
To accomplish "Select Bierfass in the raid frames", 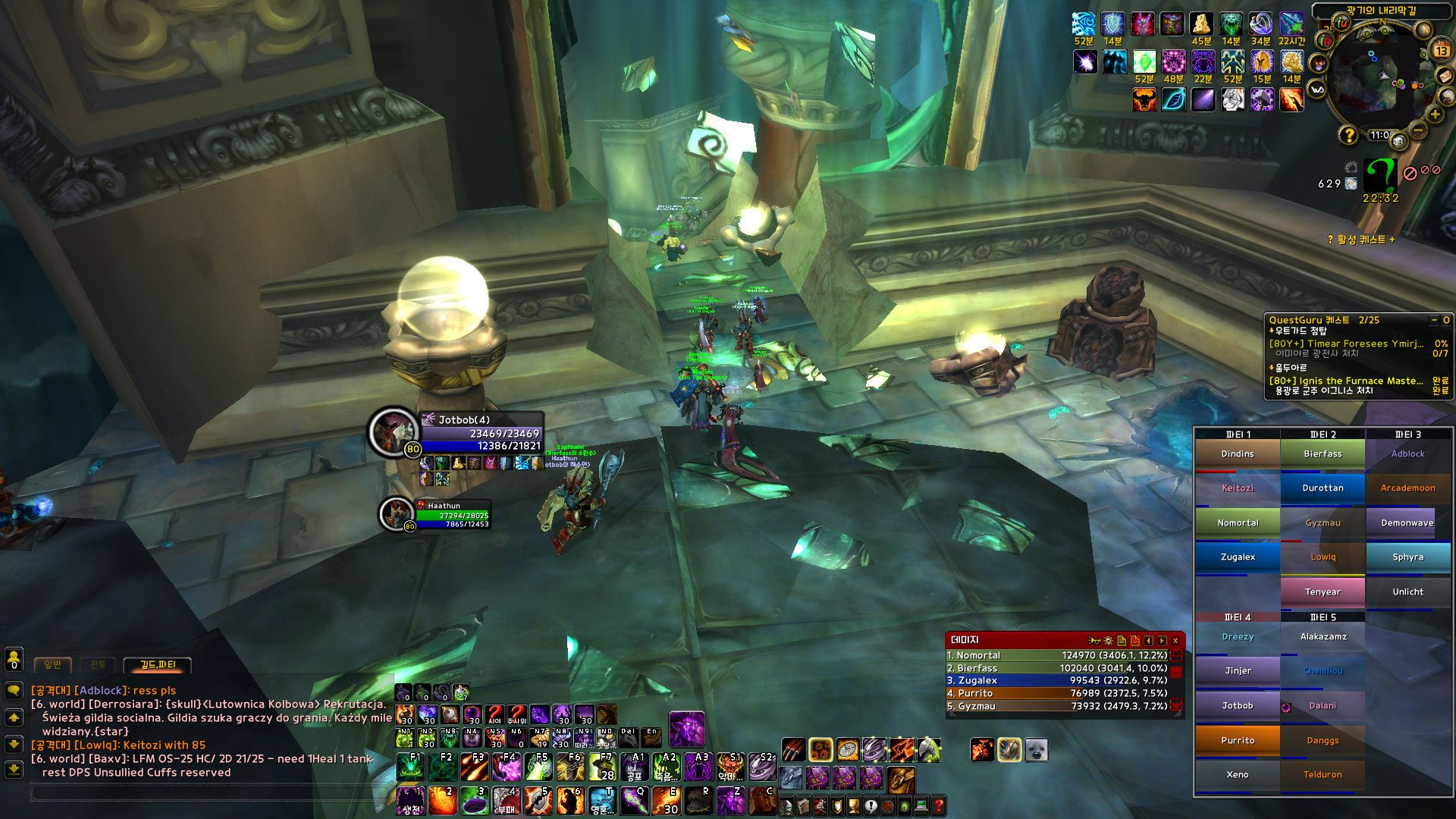I will coord(1323,454).
